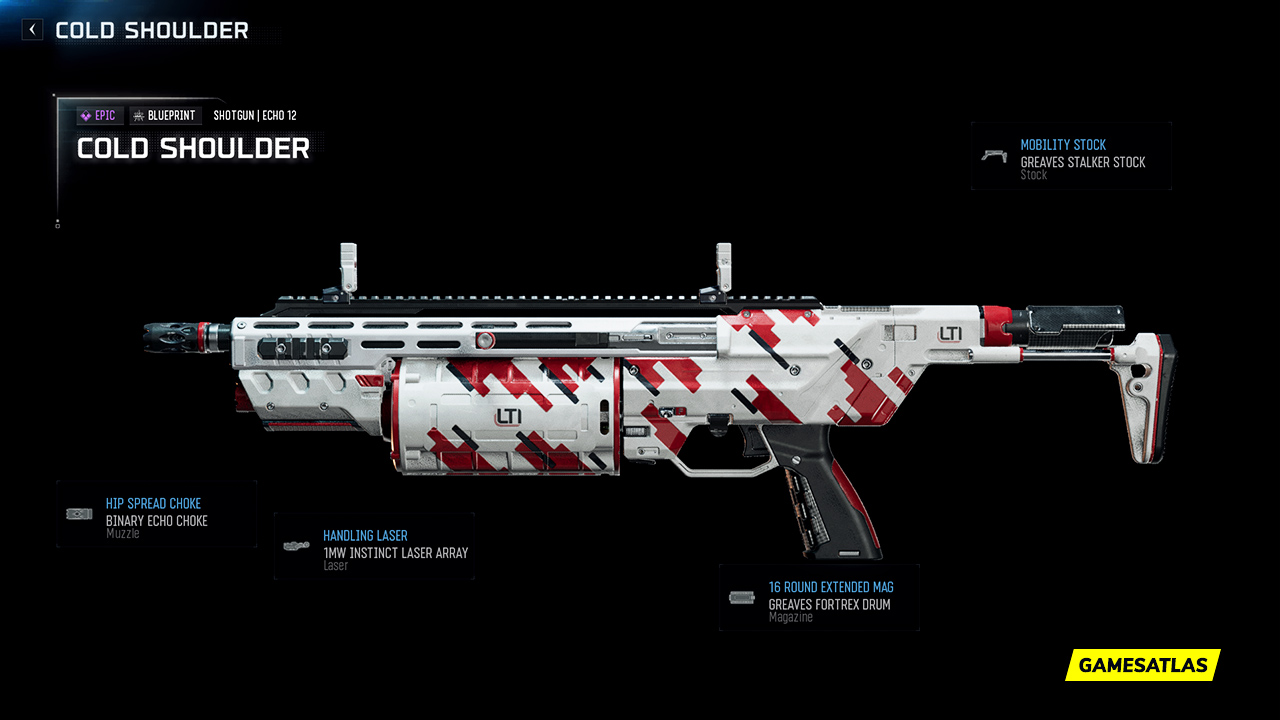Click the Hip Spread Choke muzzle icon
Screen dimensions: 1280x720
[77, 512]
